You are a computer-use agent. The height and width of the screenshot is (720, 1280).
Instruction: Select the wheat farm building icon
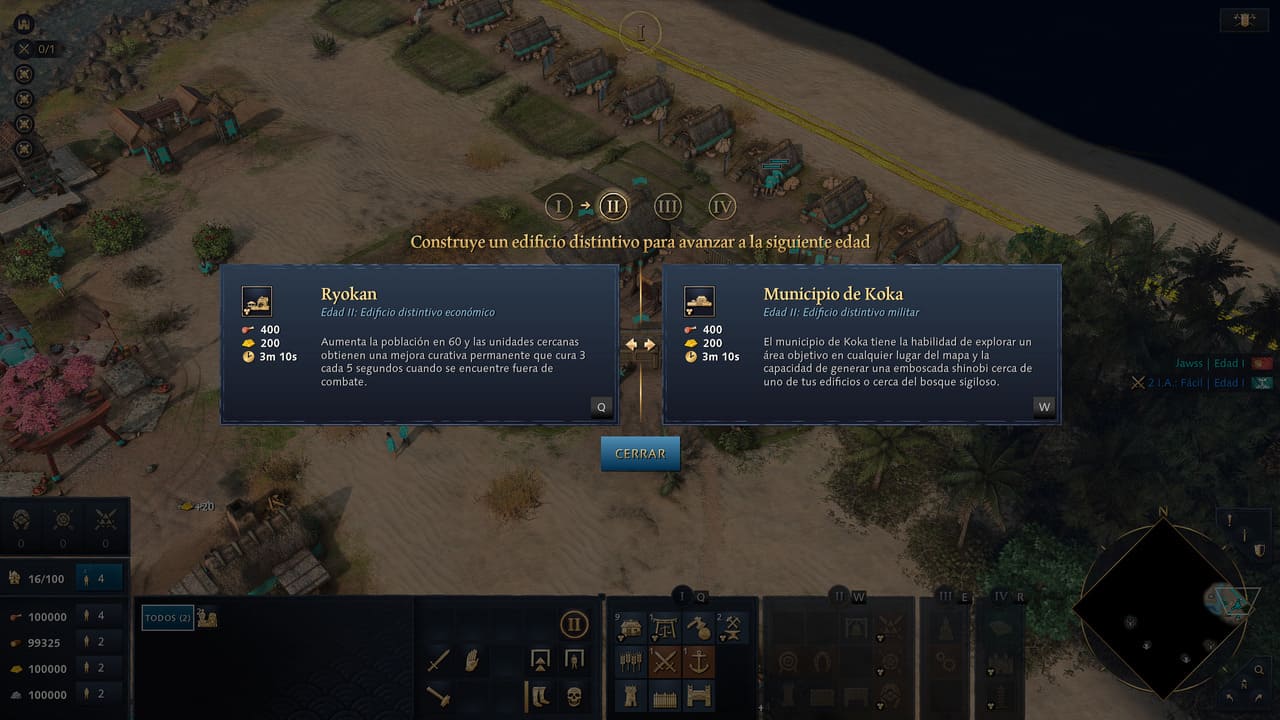coord(631,661)
